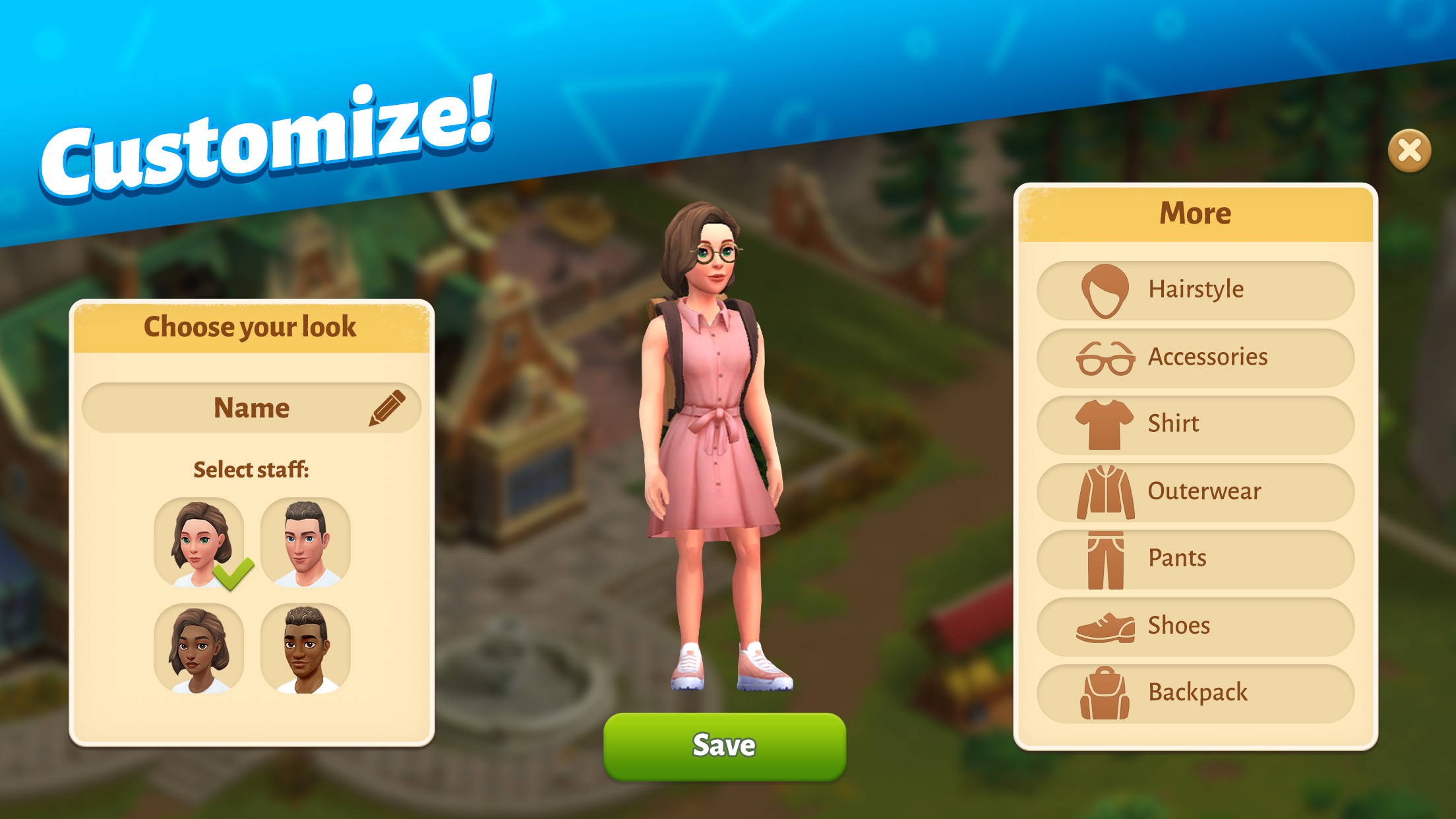Screen dimensions: 1456x819
Task: Click the More panel header
Action: tap(1195, 212)
